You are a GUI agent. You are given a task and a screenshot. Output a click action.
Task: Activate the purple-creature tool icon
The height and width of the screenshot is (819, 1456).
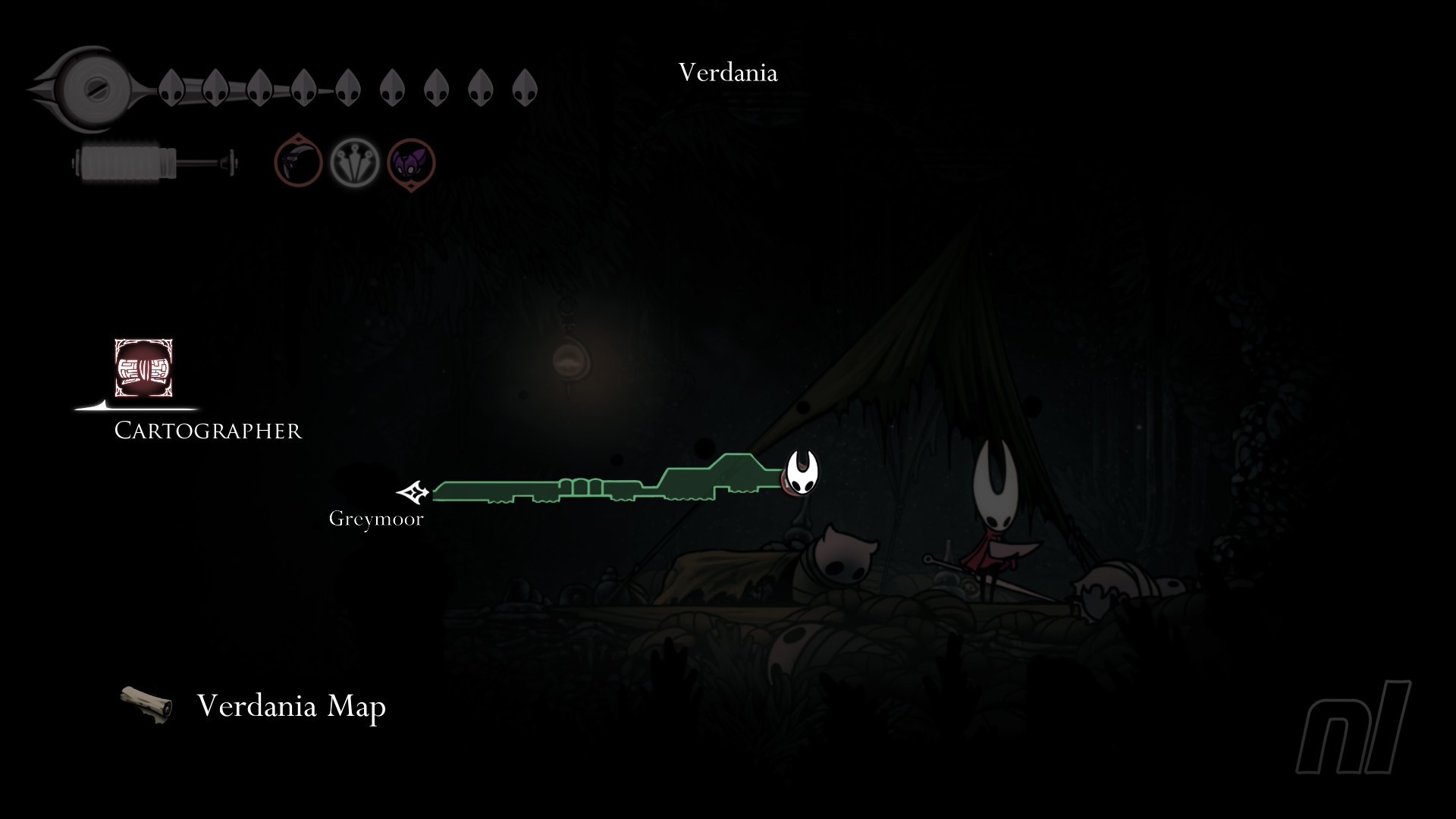[411, 162]
